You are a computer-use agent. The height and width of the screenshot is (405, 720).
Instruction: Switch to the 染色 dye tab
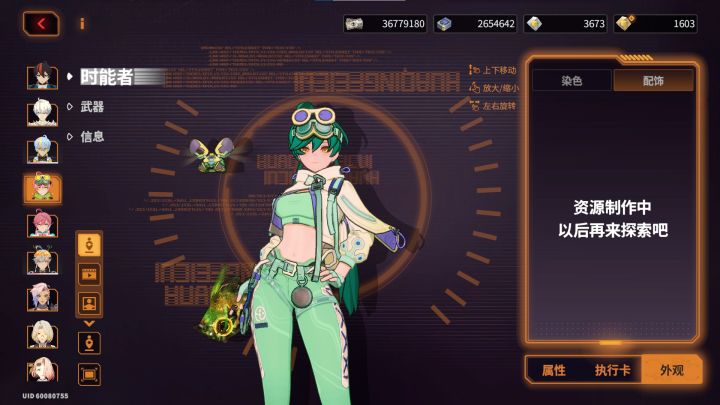572,81
